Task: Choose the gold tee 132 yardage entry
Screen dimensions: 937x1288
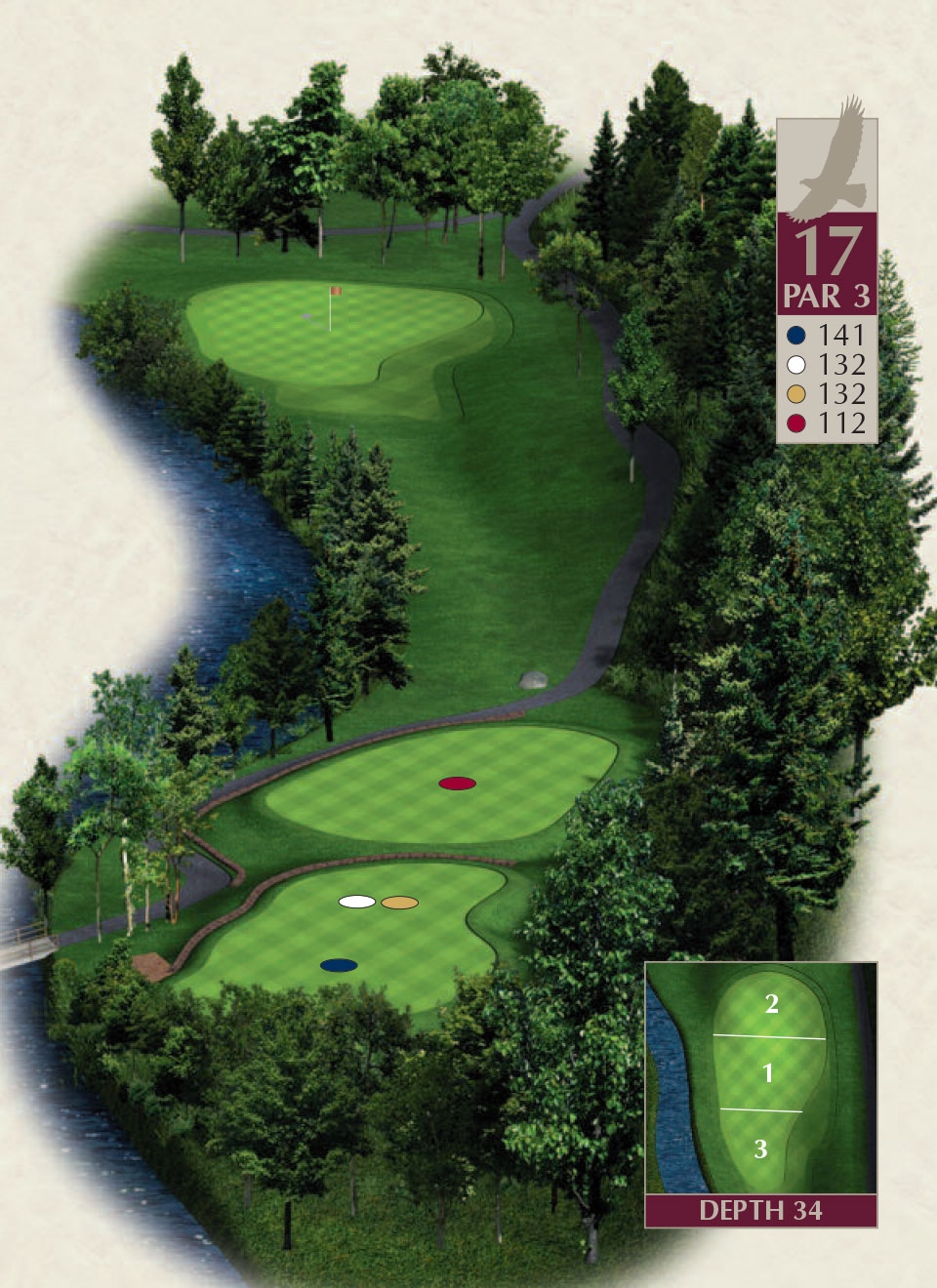Action: [828, 393]
